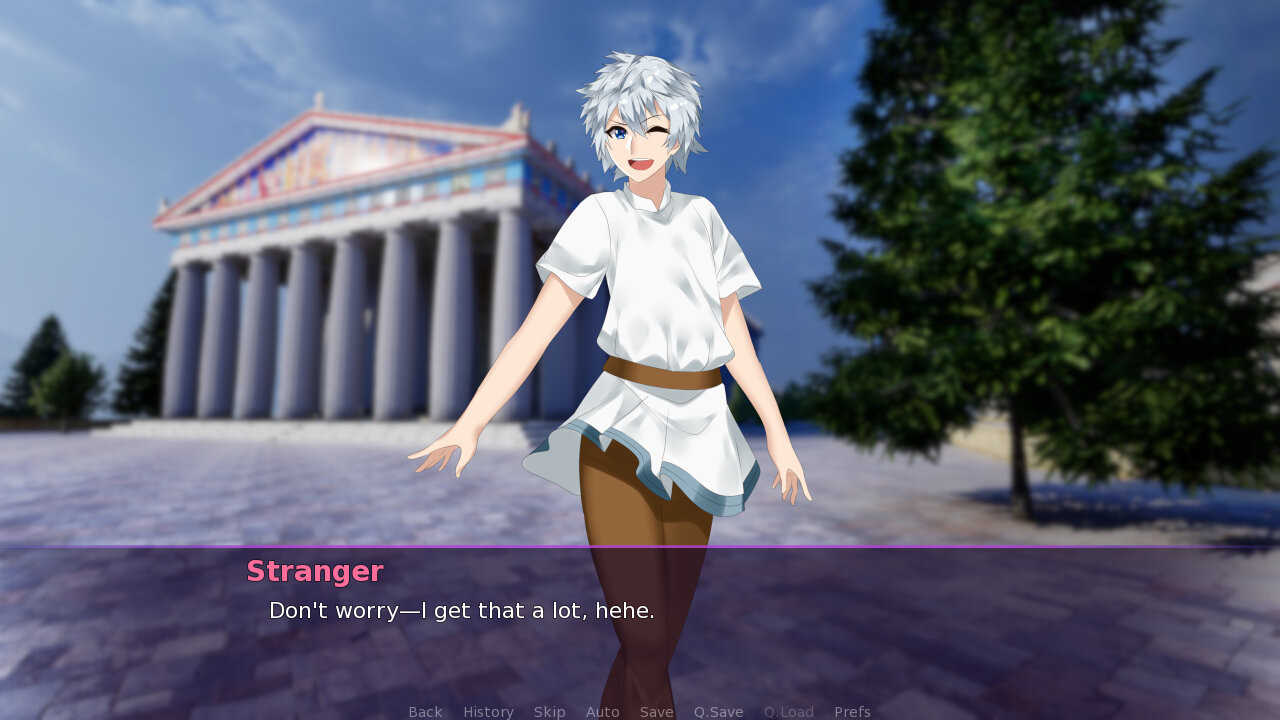Click History in the bottom quick menu
The image size is (1280, 720).
click(487, 711)
